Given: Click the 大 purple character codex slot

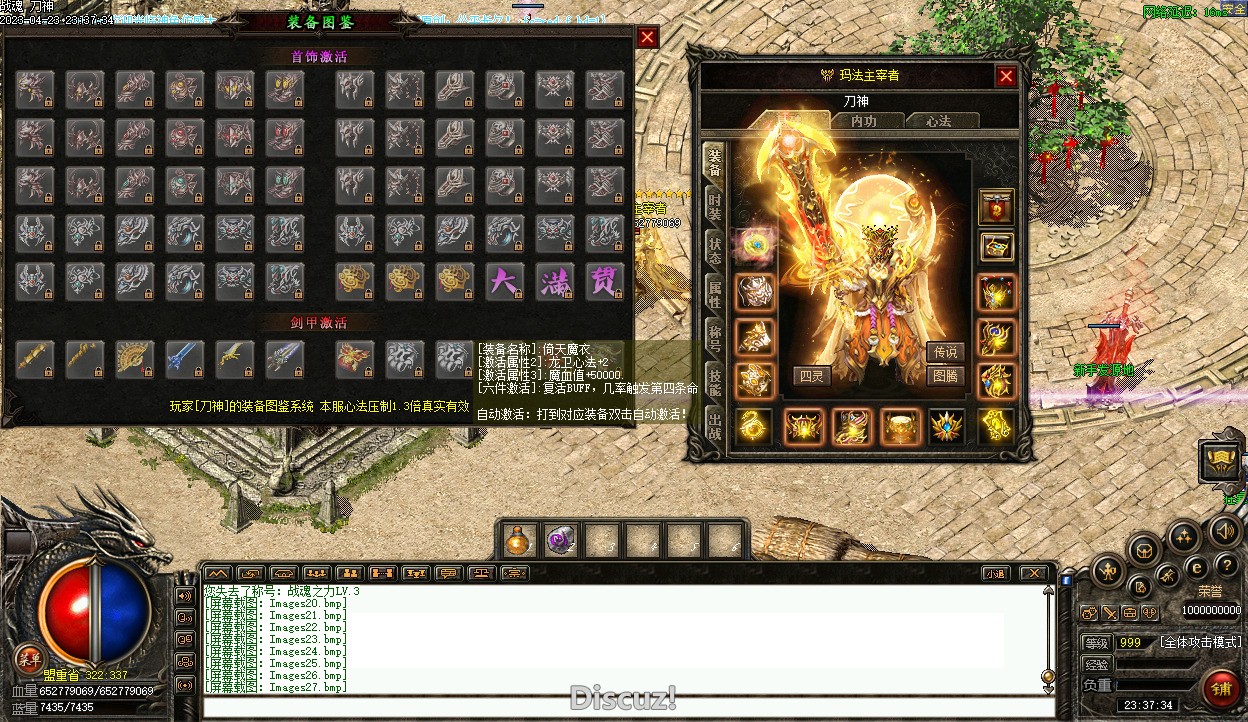Looking at the screenshot, I should pyautogui.click(x=504, y=281).
